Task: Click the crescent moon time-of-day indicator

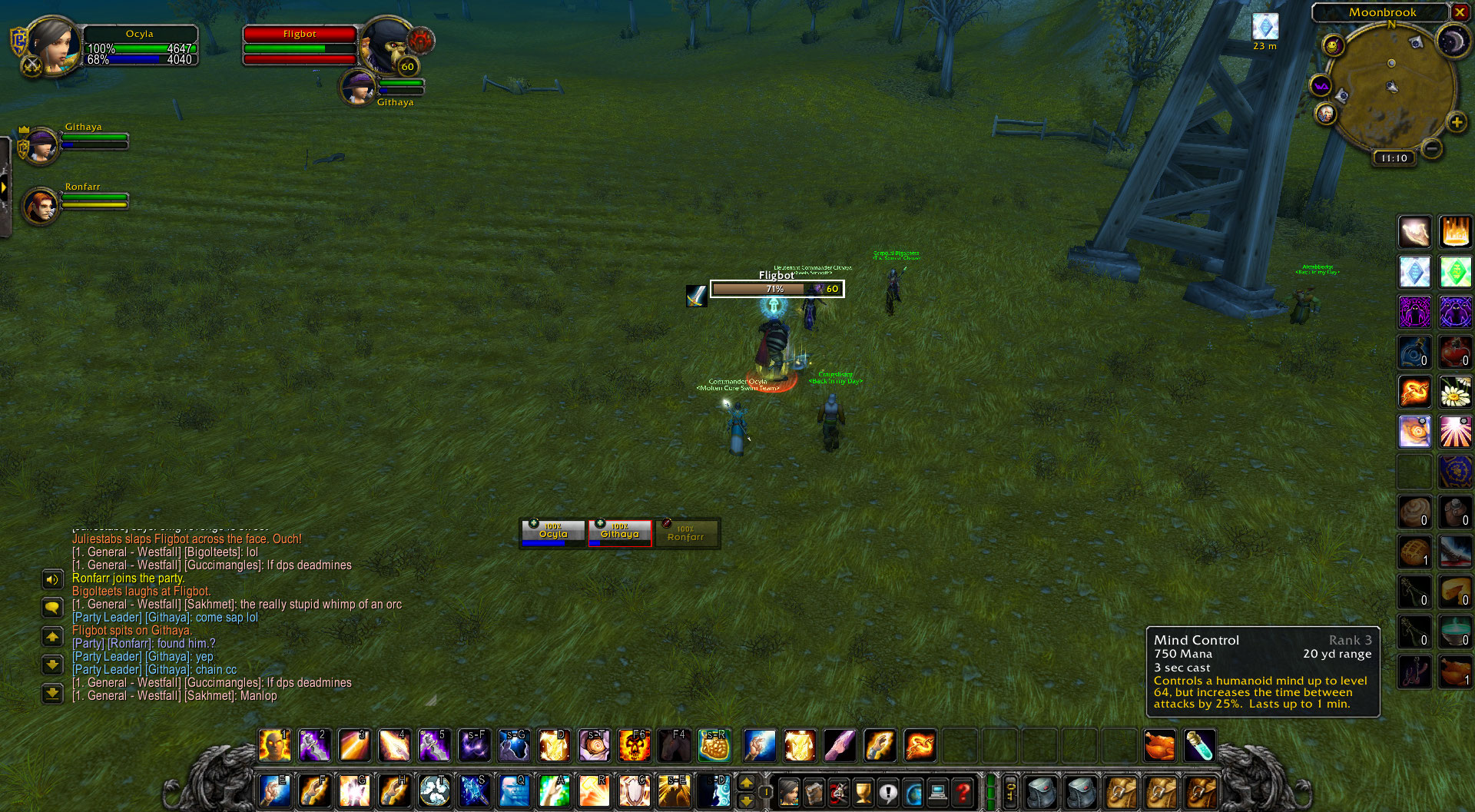Action: (x=1453, y=41)
